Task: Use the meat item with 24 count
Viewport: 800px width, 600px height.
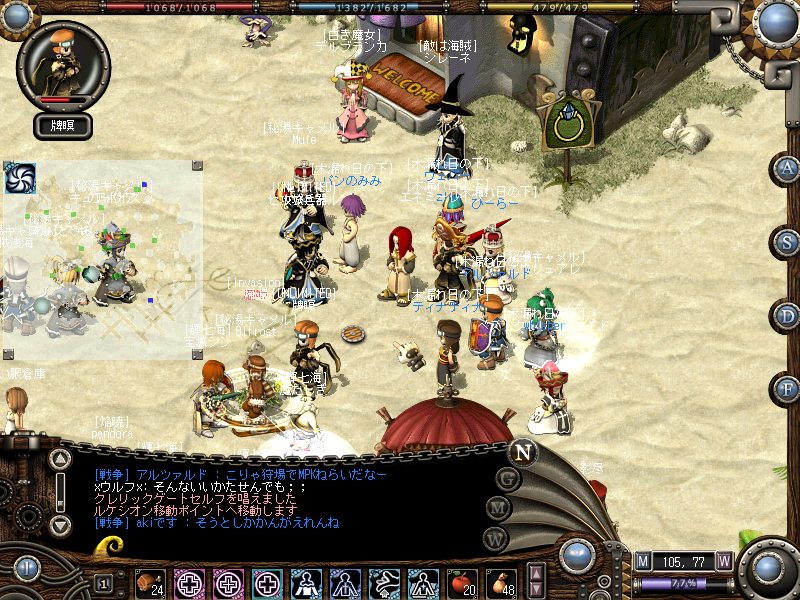Action: pos(150,582)
